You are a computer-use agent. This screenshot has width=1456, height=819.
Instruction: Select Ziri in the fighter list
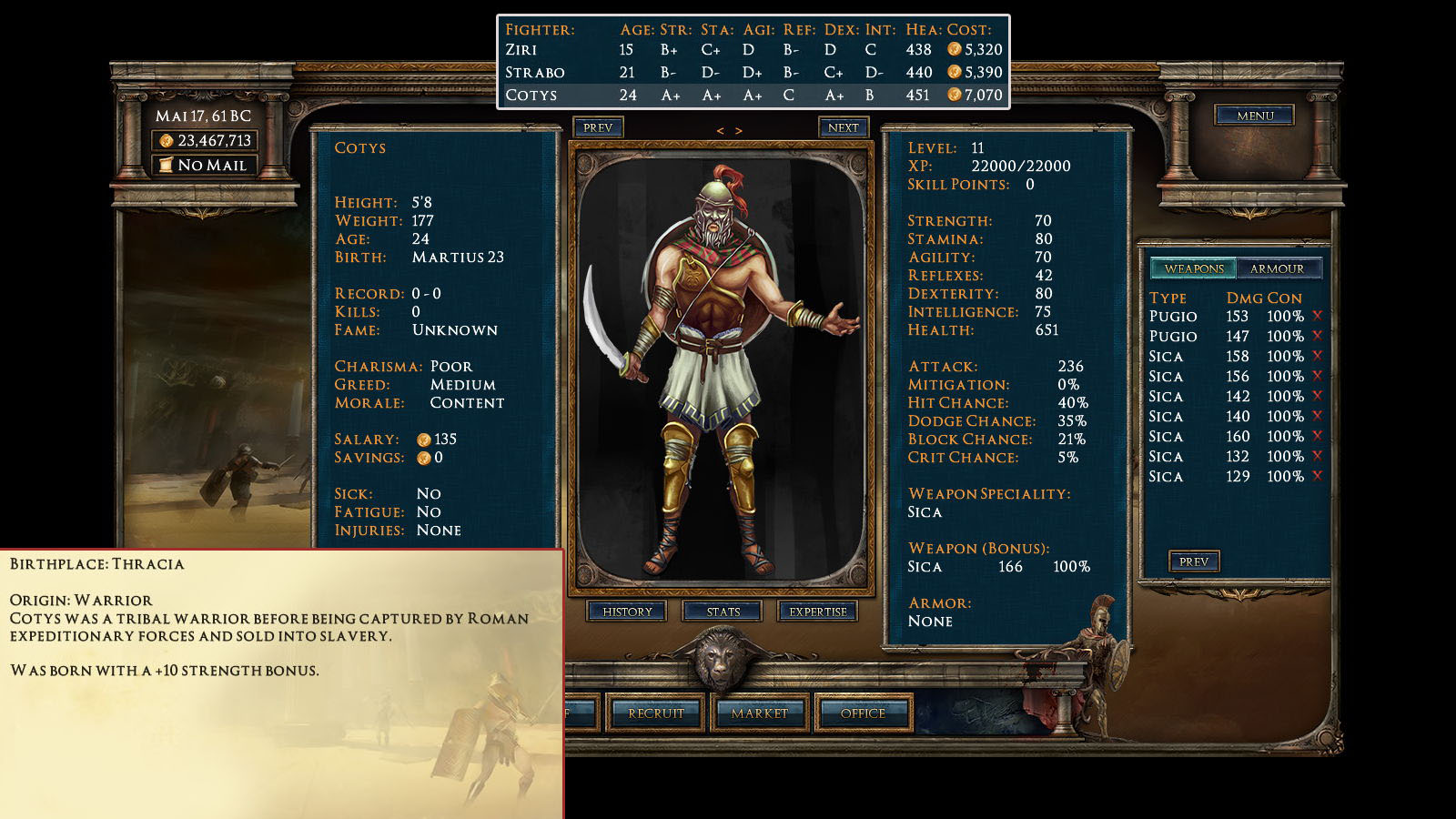point(521,50)
